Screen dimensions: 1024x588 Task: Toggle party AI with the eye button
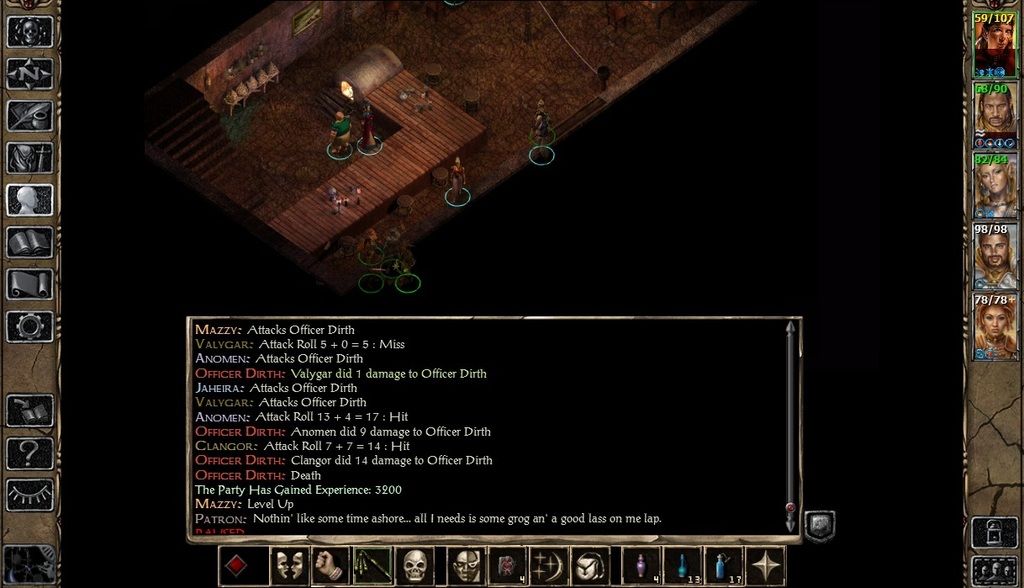tap(30, 495)
